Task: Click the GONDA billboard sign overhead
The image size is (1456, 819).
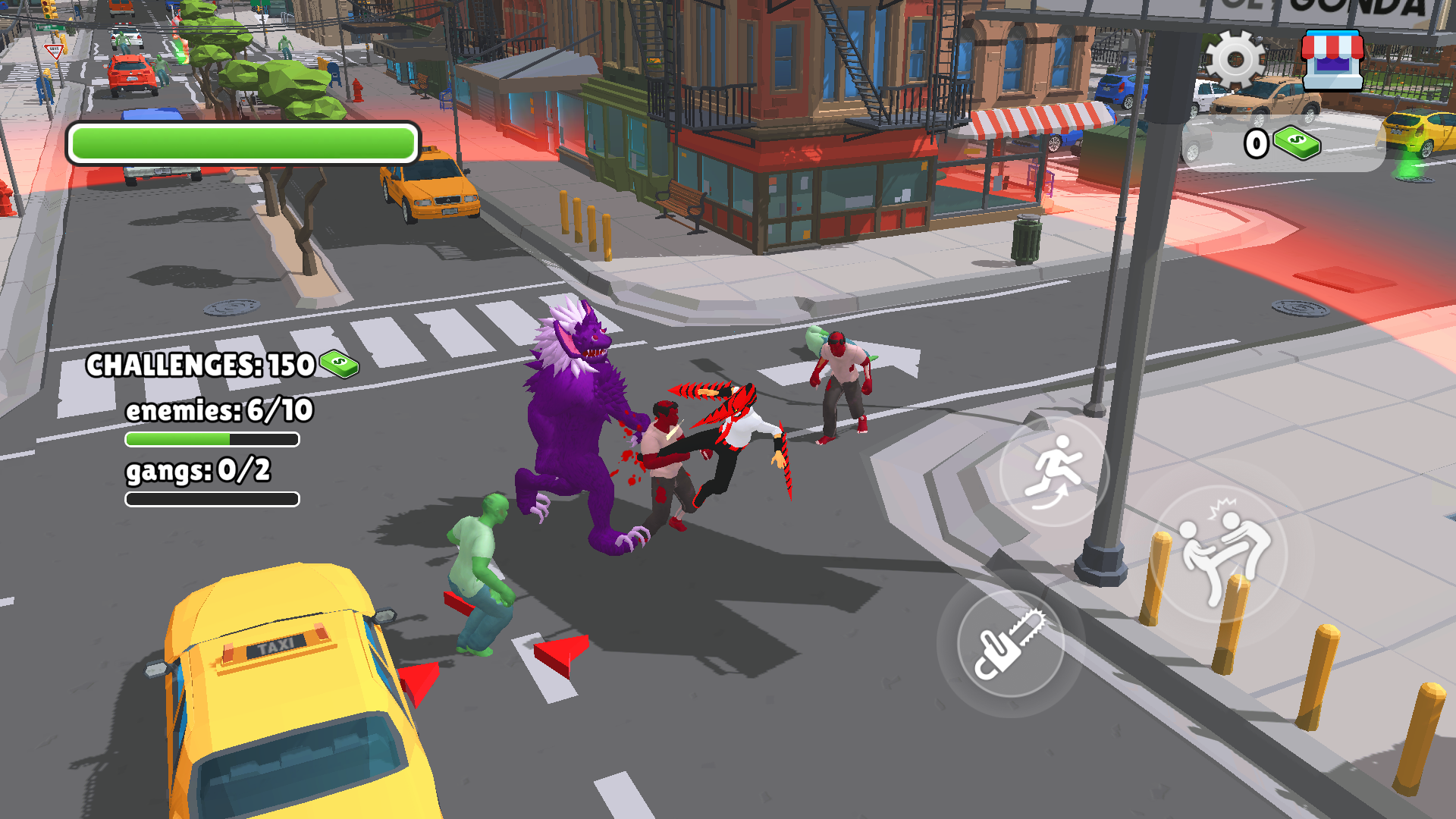Action: click(x=1342, y=8)
